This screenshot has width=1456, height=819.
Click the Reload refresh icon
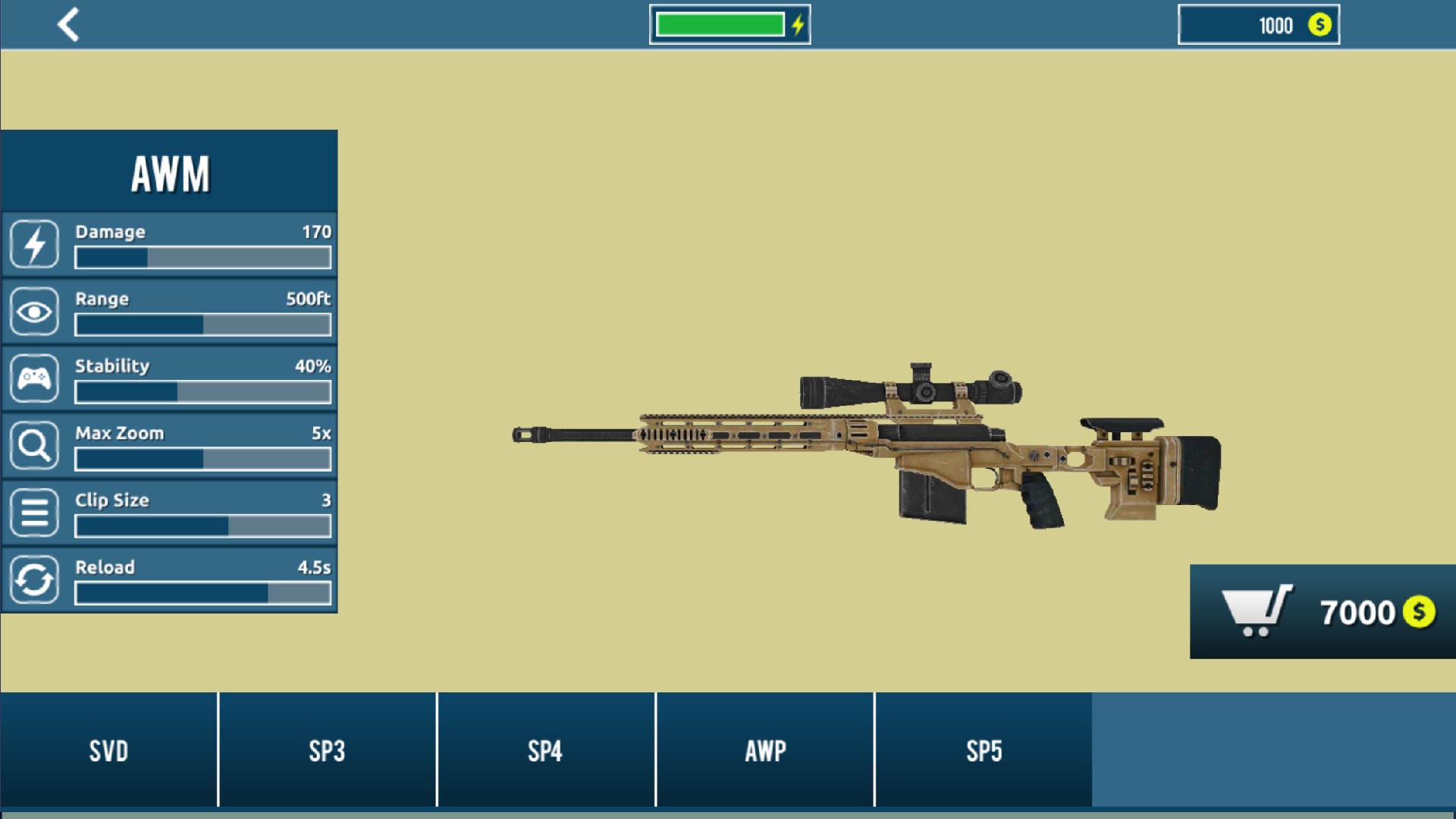[33, 579]
